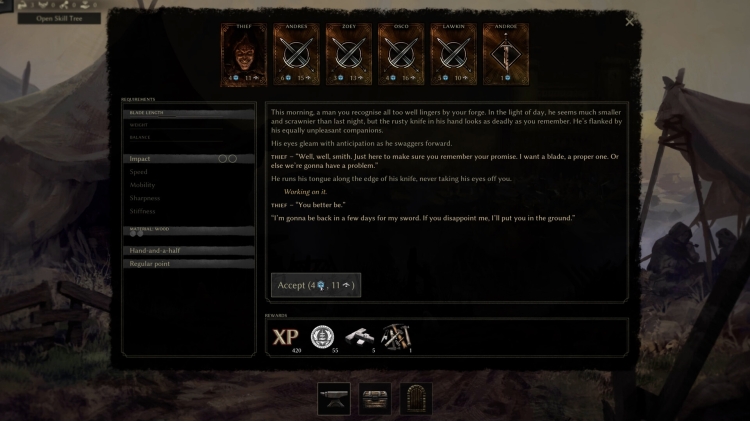Close the commission dialog window
The height and width of the screenshot is (422, 750).
coord(629,21)
